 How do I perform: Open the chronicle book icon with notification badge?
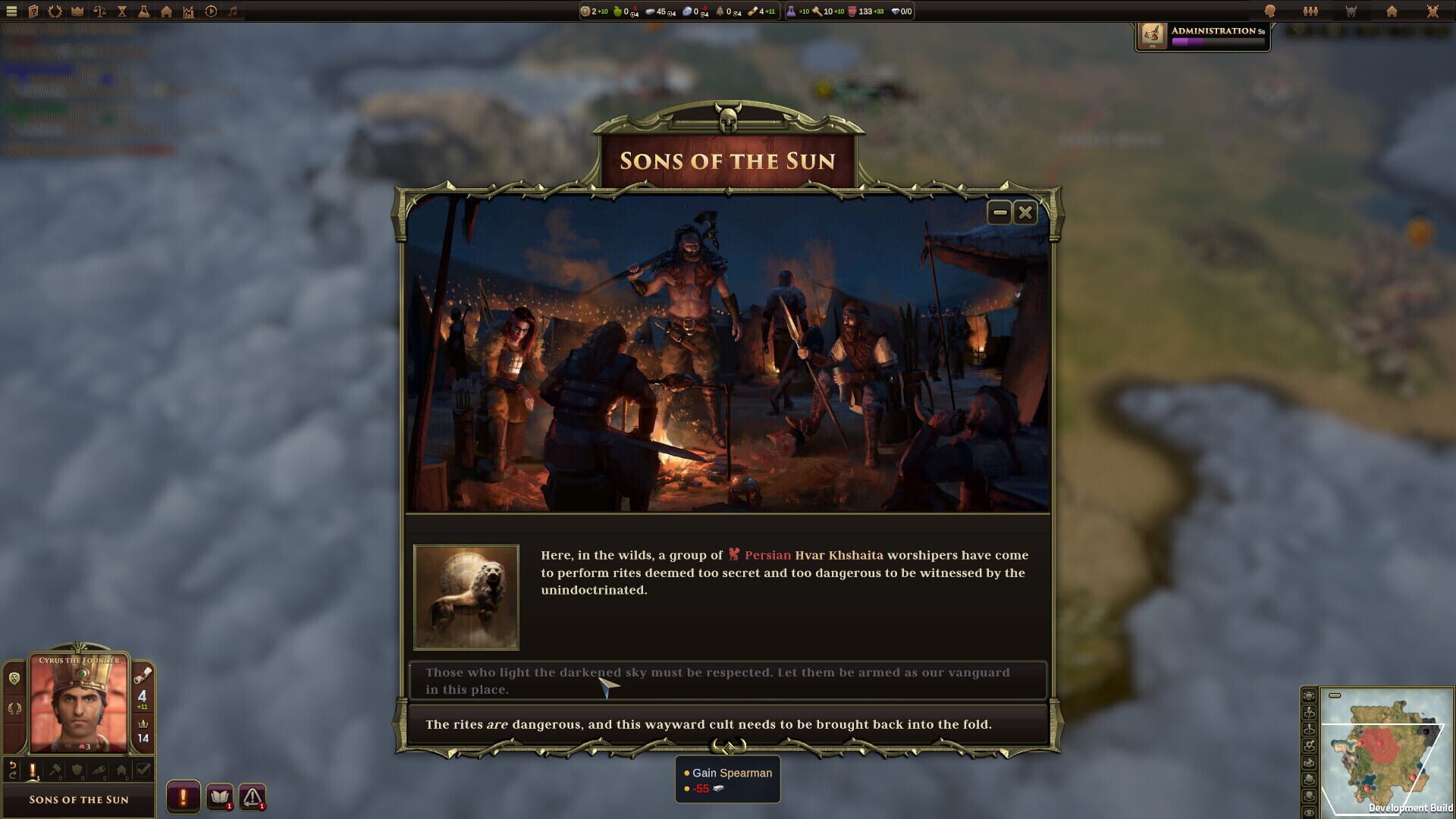221,797
